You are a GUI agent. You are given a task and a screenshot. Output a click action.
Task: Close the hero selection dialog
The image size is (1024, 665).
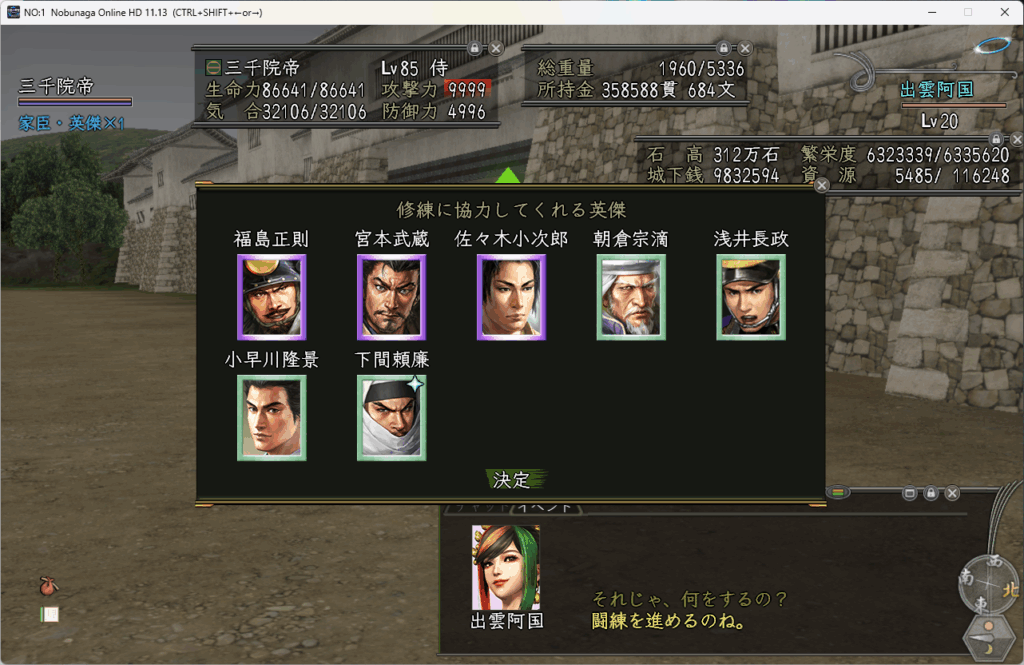(822, 185)
